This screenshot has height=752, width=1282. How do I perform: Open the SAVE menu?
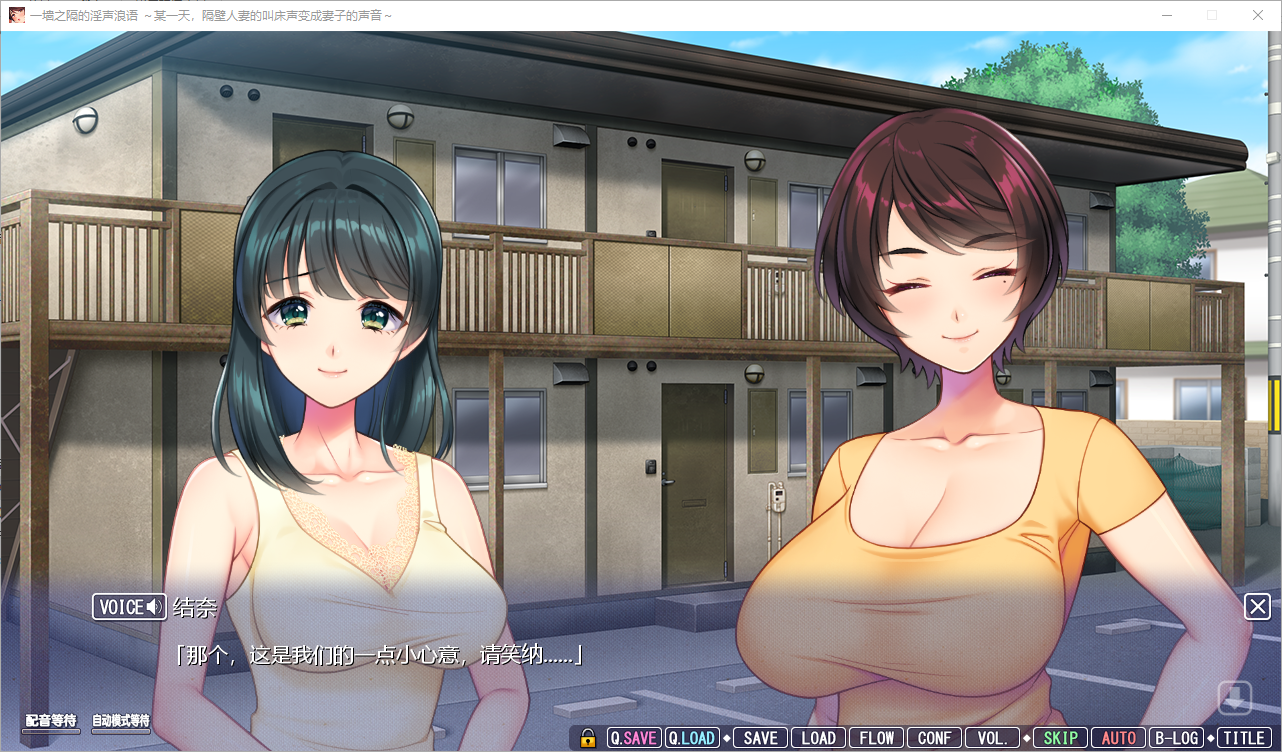(761, 738)
